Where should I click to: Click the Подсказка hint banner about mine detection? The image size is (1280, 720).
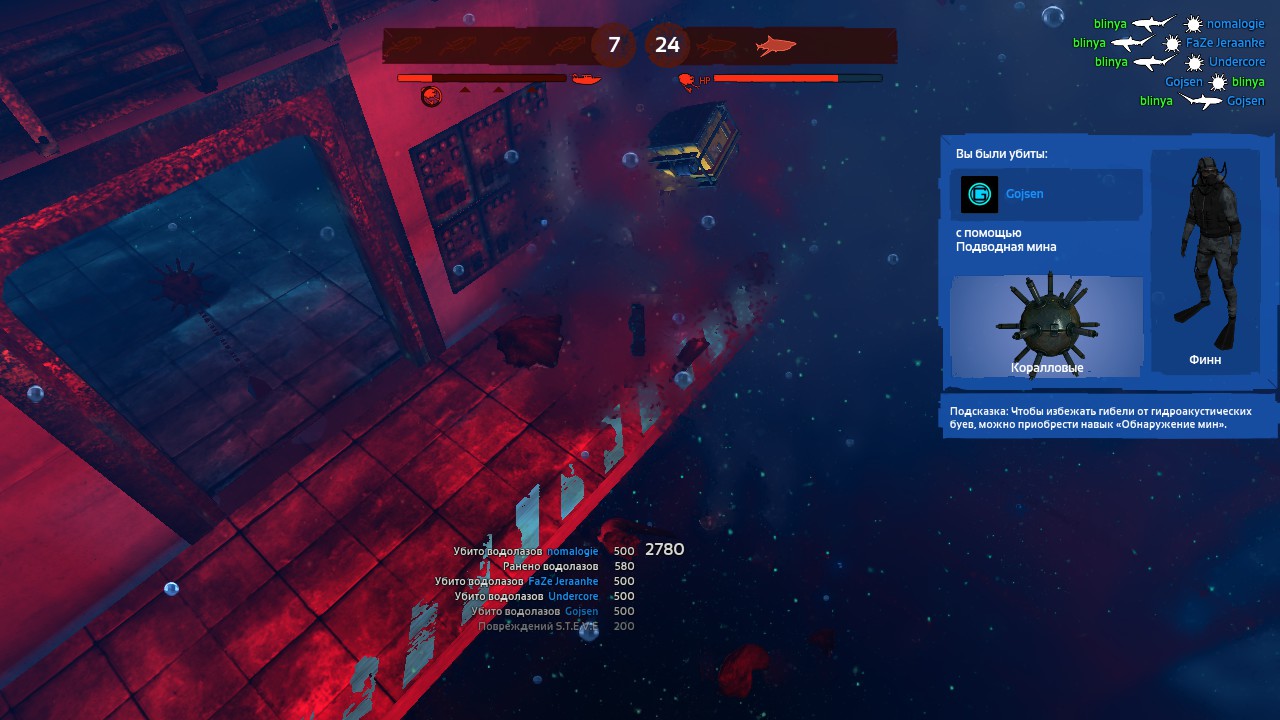pyautogui.click(x=1108, y=418)
